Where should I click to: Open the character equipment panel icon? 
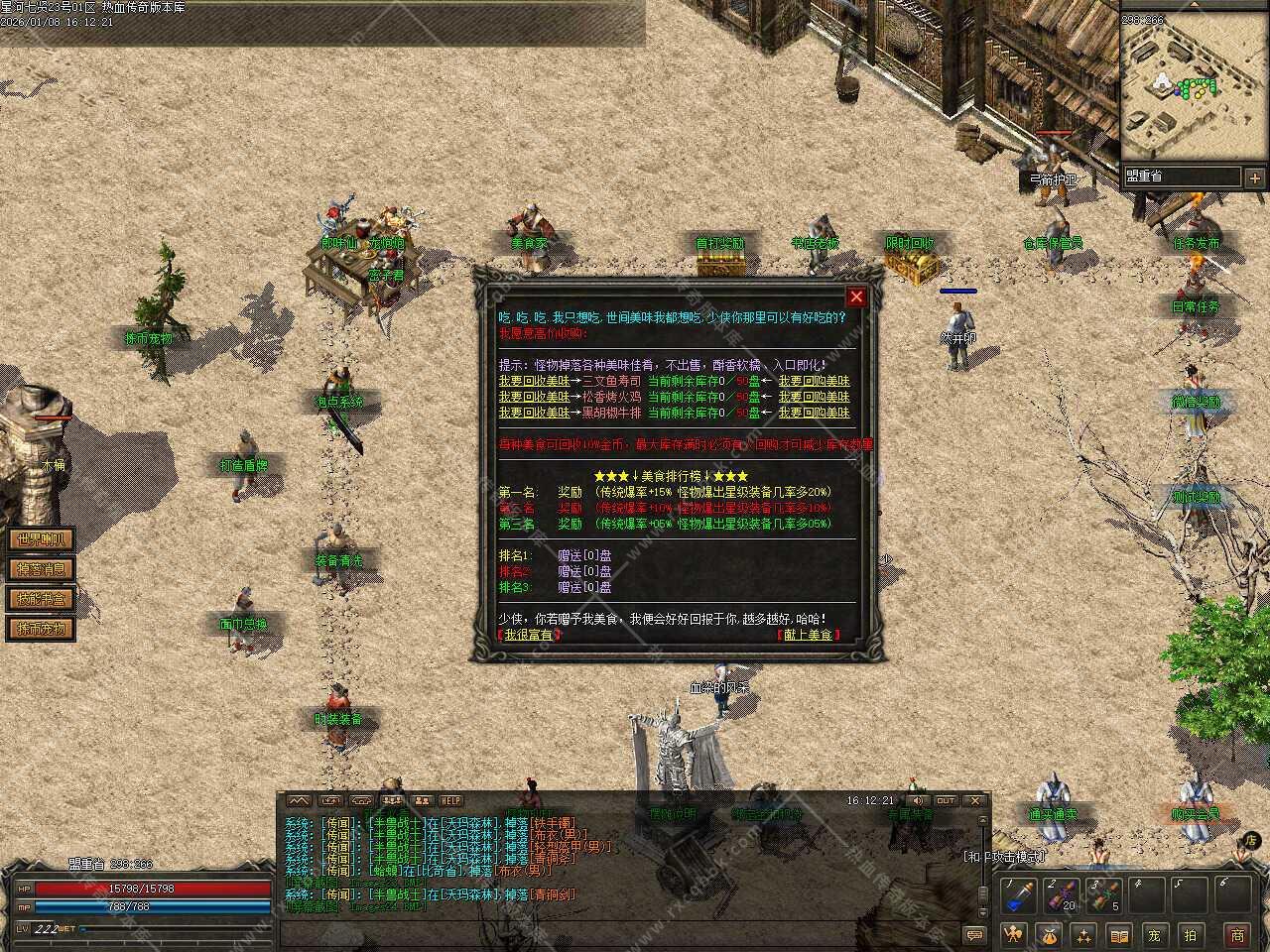1014,934
